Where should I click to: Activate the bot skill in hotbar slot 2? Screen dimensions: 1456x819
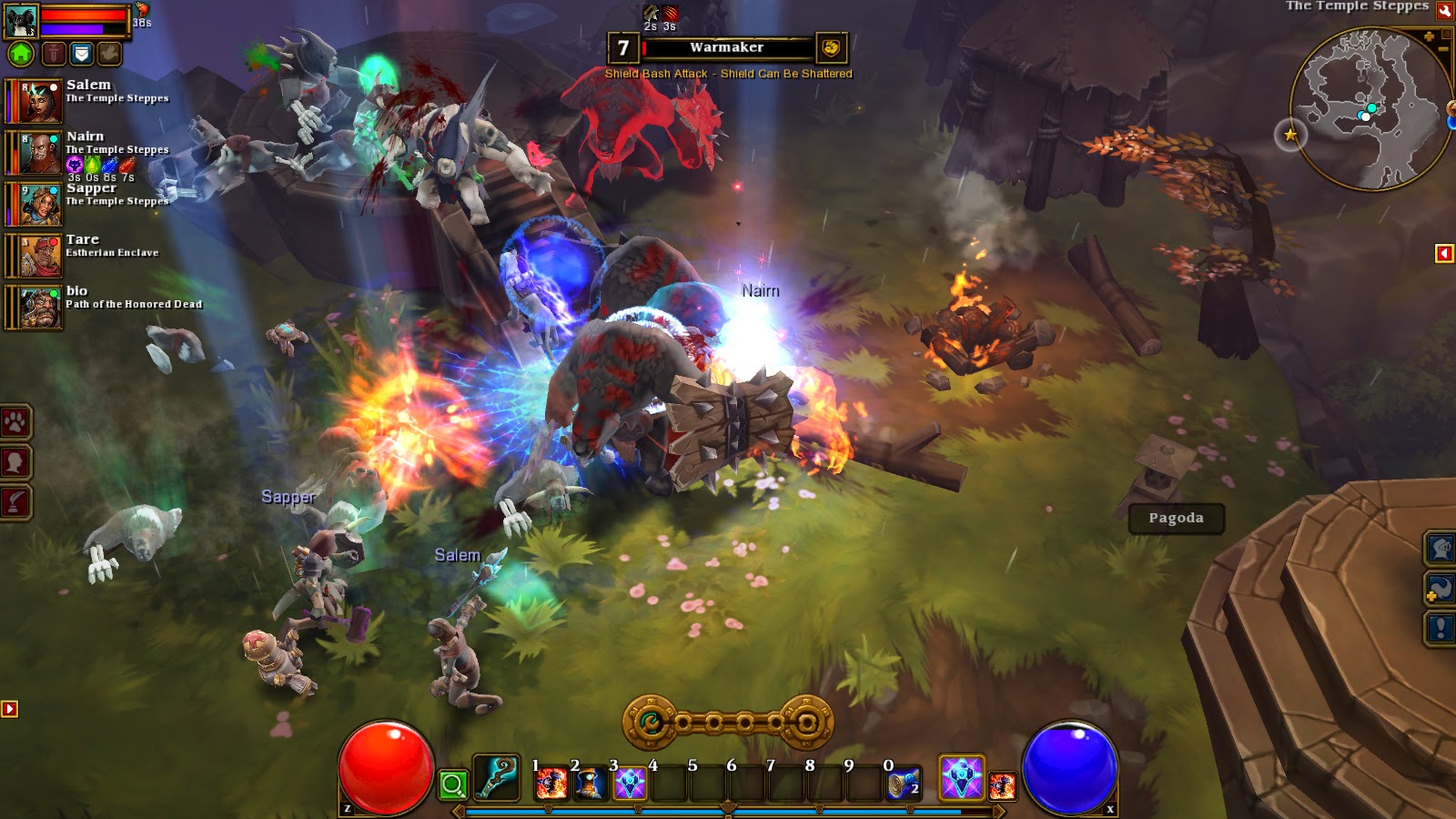590,783
